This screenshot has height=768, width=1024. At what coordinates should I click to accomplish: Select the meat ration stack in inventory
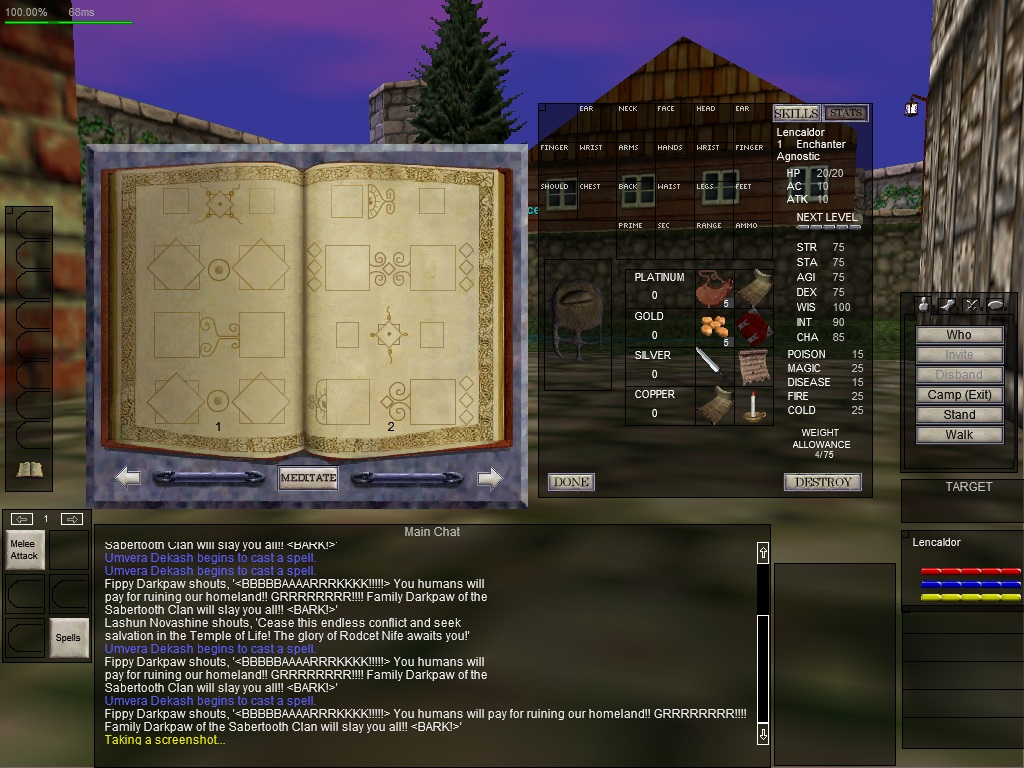click(714, 288)
